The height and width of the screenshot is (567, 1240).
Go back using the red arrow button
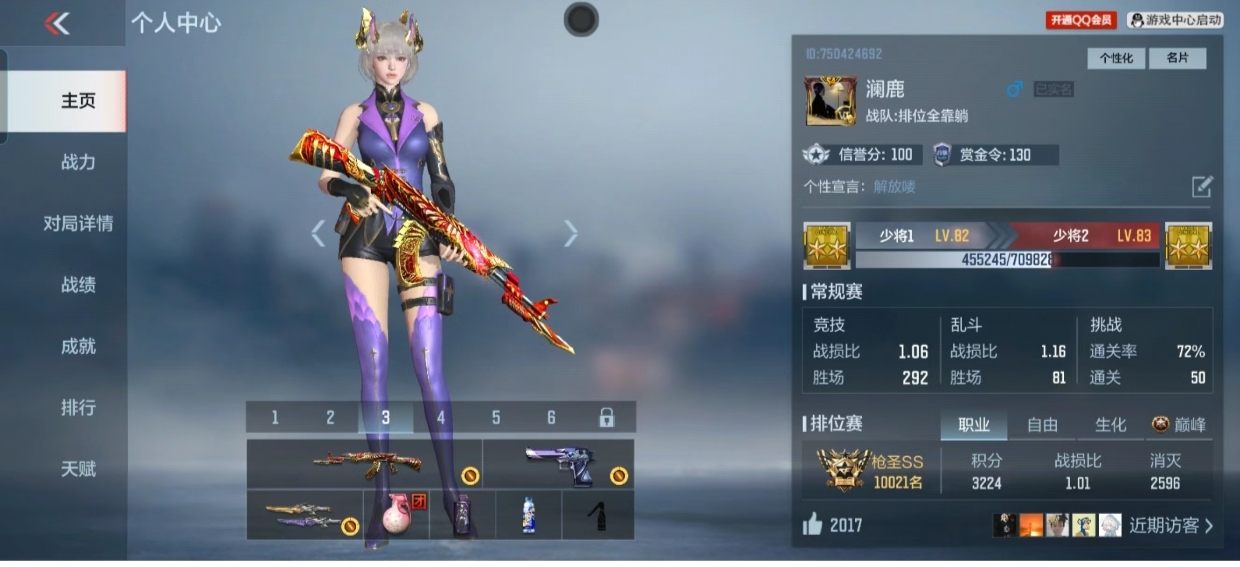(x=57, y=24)
